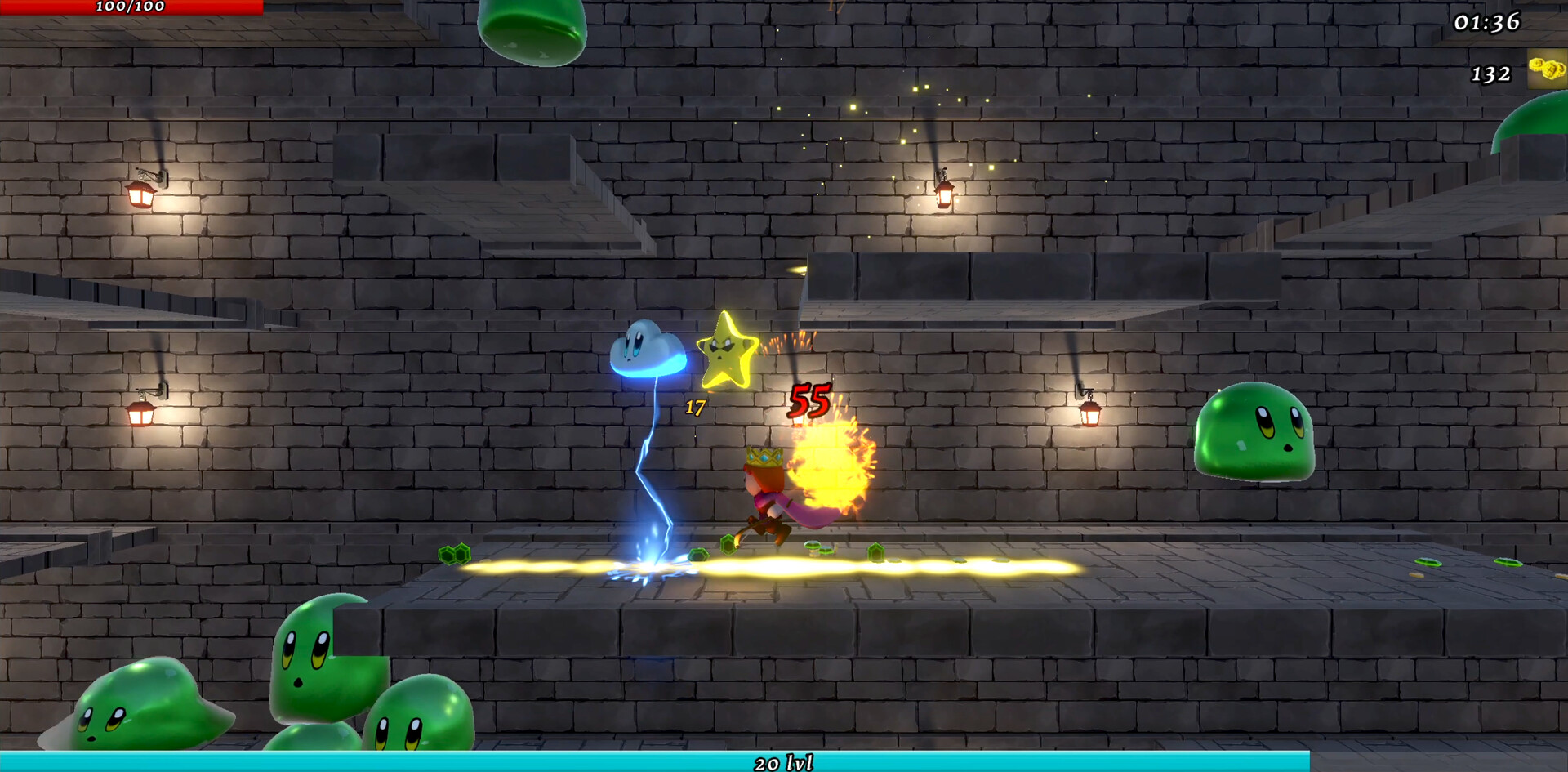Image resolution: width=1568 pixels, height=772 pixels.
Task: Click the crowned princess character
Action: [765, 490]
